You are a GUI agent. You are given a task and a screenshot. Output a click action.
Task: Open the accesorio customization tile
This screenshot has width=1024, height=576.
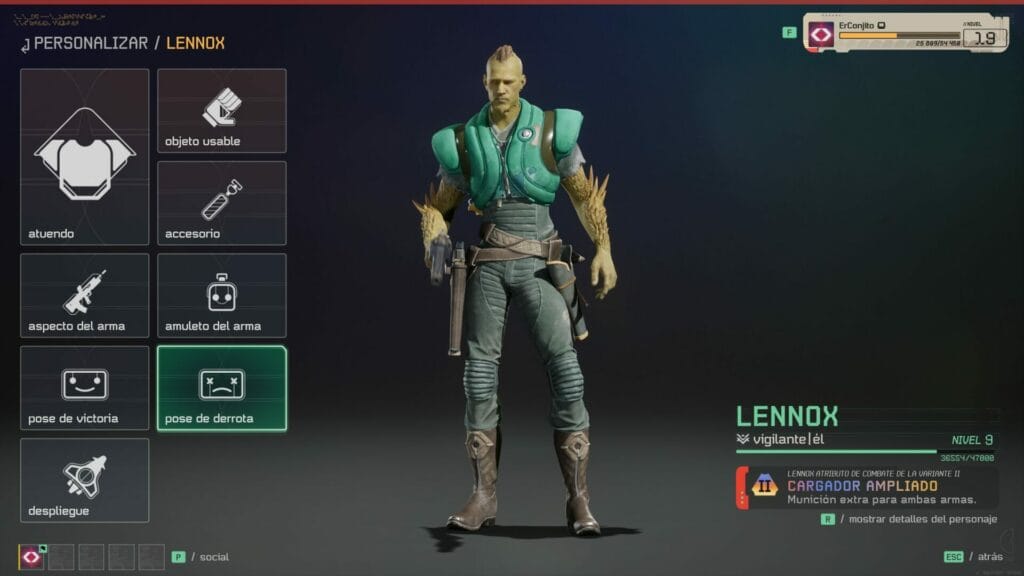[x=222, y=203]
